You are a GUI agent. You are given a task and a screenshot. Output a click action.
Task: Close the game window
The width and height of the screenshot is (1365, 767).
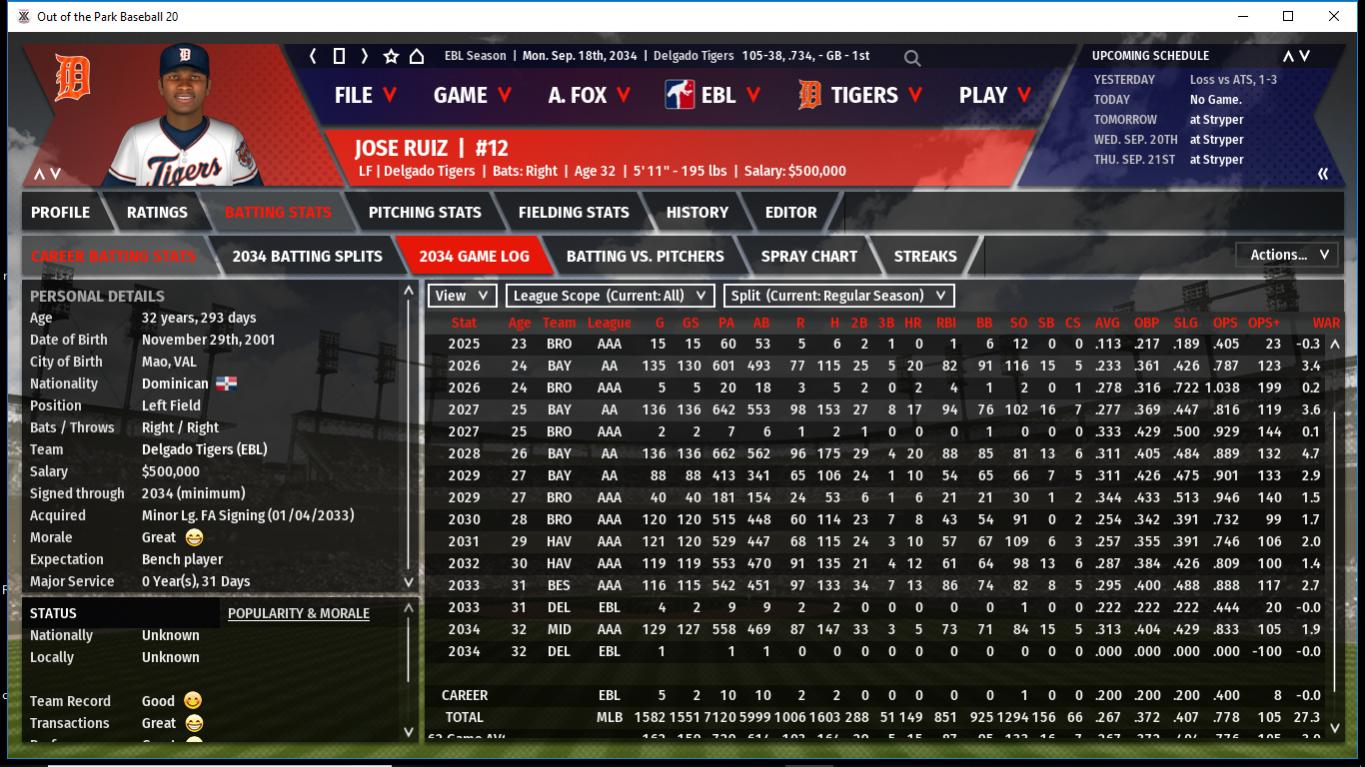click(1334, 16)
